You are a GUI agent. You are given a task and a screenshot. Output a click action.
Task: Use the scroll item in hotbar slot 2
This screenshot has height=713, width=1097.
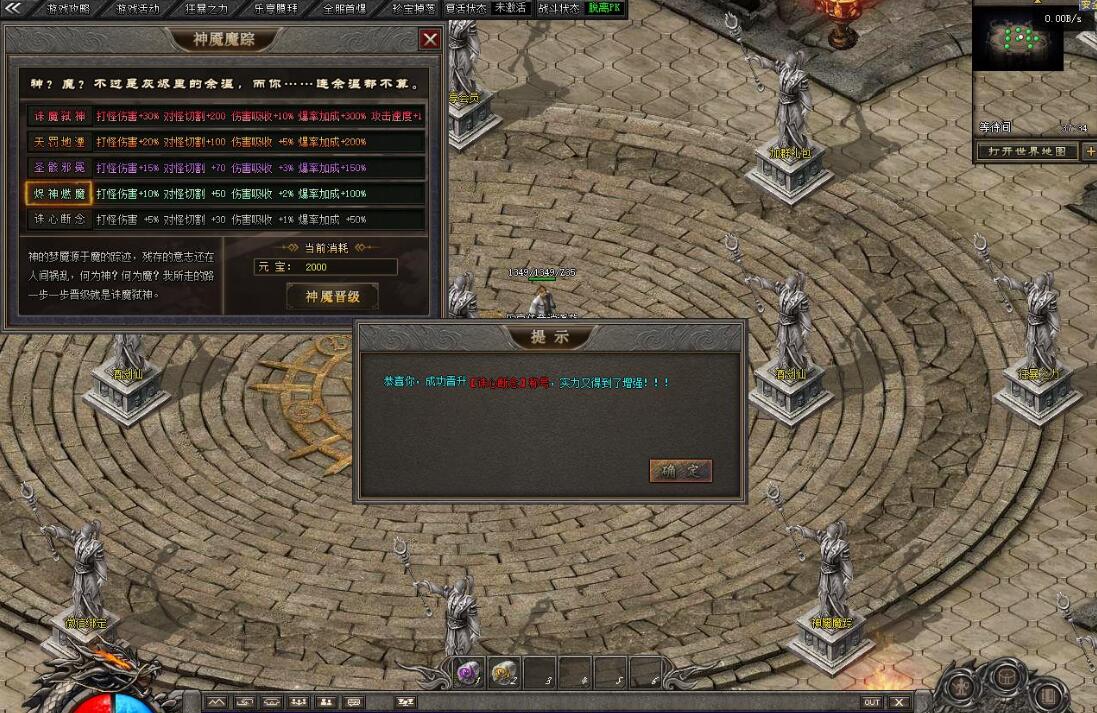504,673
